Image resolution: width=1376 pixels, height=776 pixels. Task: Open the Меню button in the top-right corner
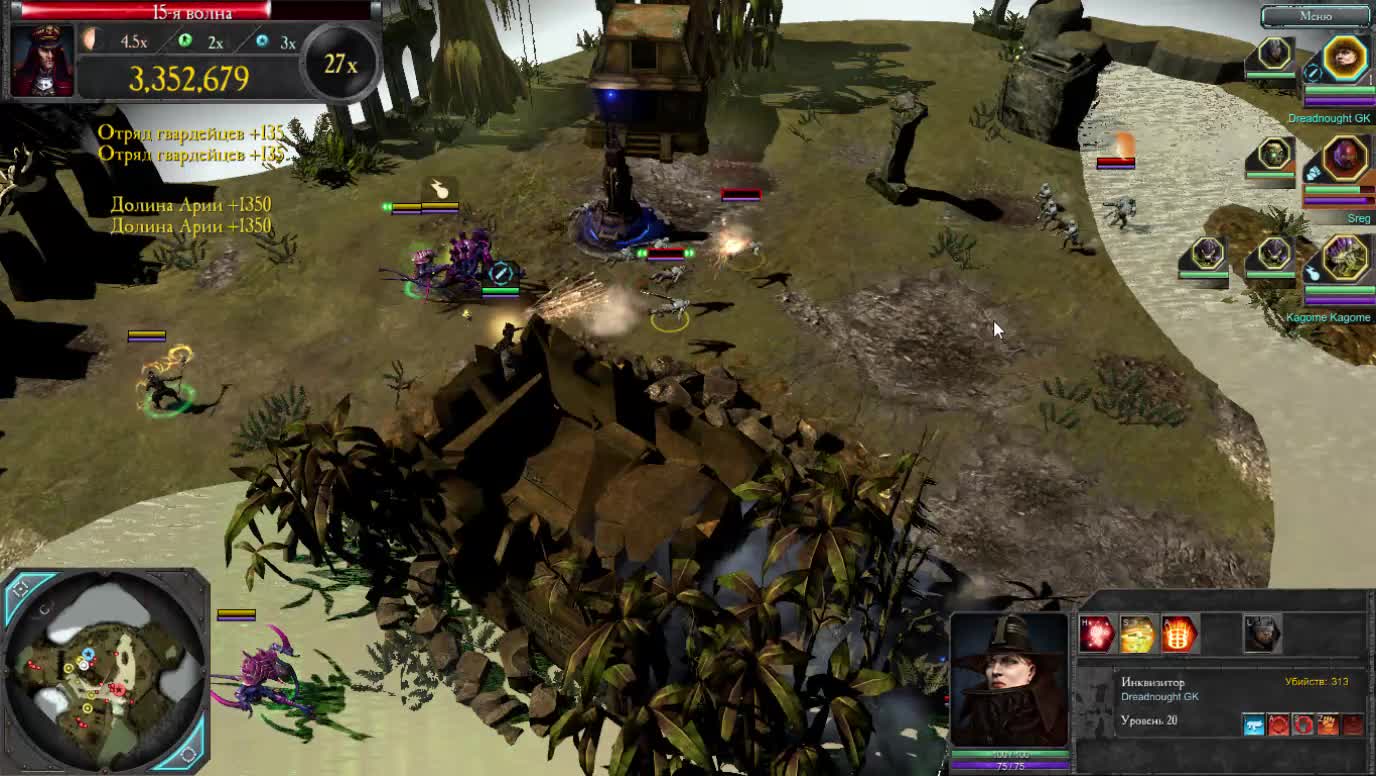[1314, 16]
